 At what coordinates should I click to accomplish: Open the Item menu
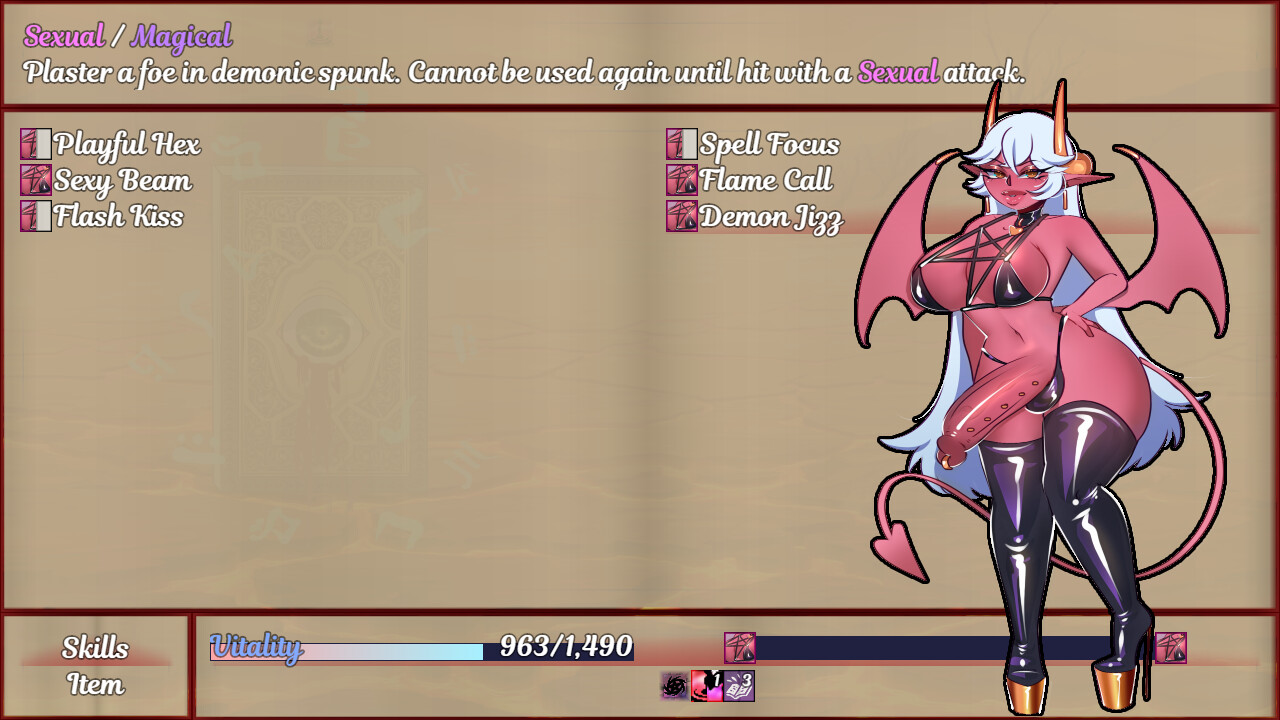pos(94,687)
